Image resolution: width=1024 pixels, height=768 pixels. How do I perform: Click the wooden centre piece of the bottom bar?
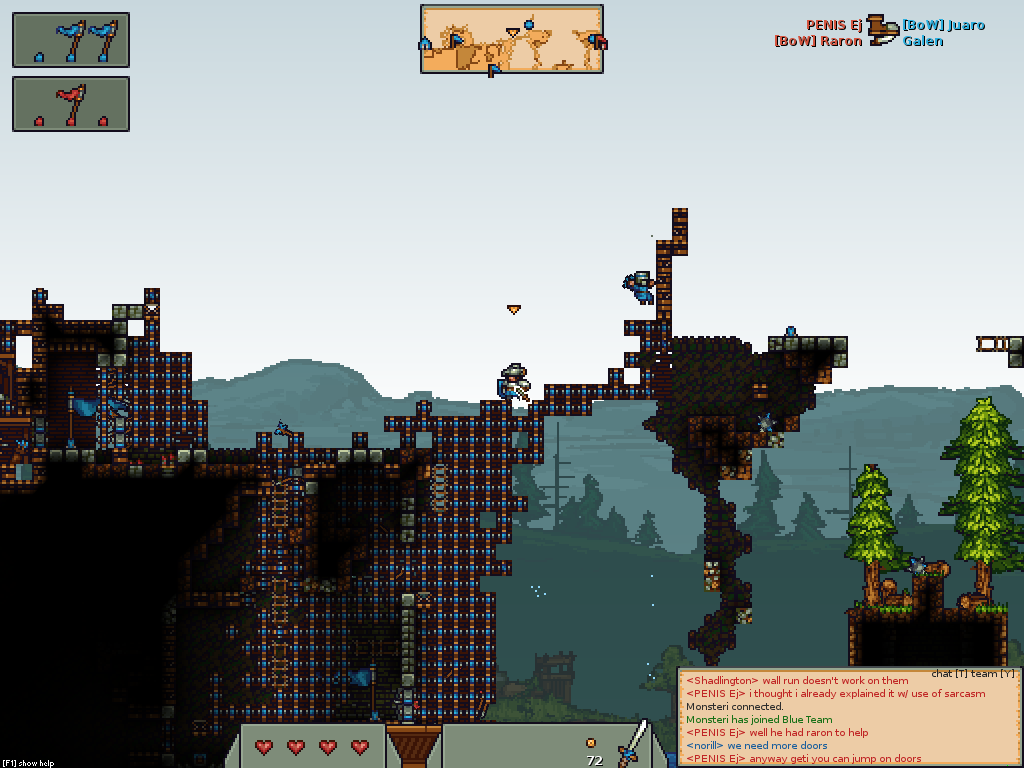414,745
